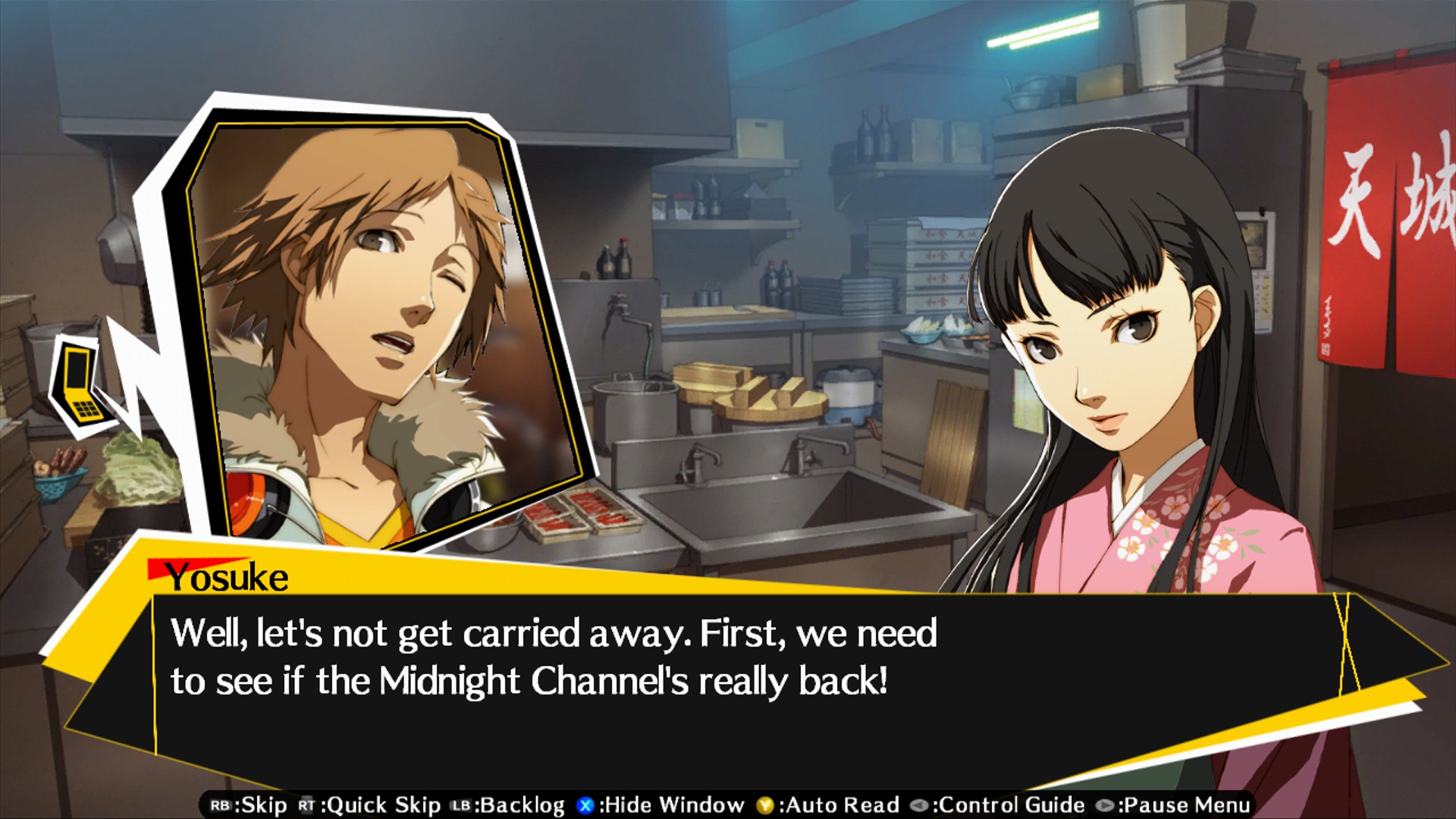Click the left arrow Control Guide icon

click(x=920, y=805)
